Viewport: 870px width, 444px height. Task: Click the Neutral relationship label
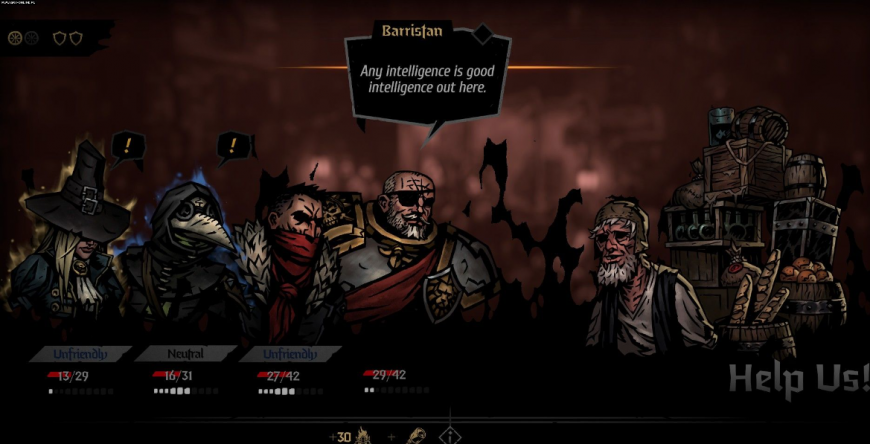(x=186, y=354)
